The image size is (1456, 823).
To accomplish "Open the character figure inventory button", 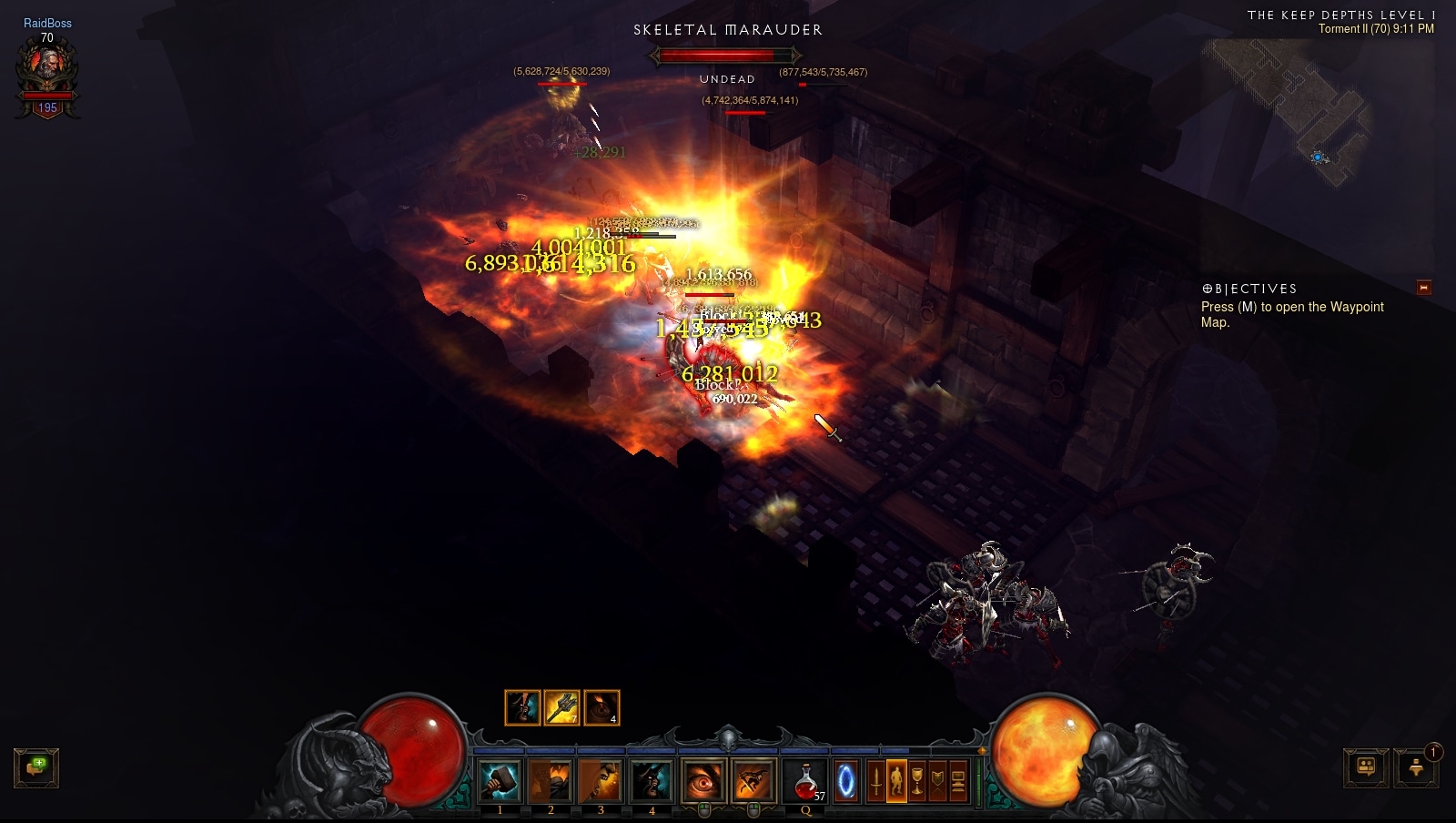I will coord(896,781).
